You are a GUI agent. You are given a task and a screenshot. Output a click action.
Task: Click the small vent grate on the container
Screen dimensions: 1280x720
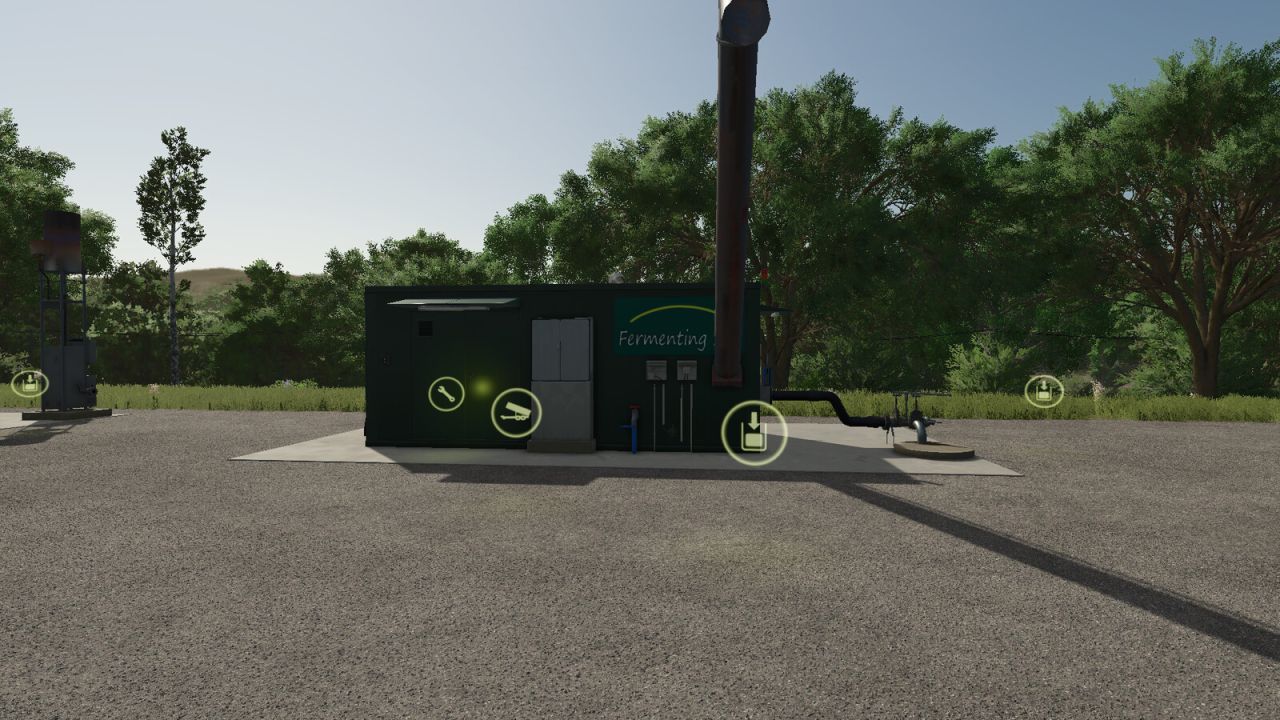[x=426, y=328]
